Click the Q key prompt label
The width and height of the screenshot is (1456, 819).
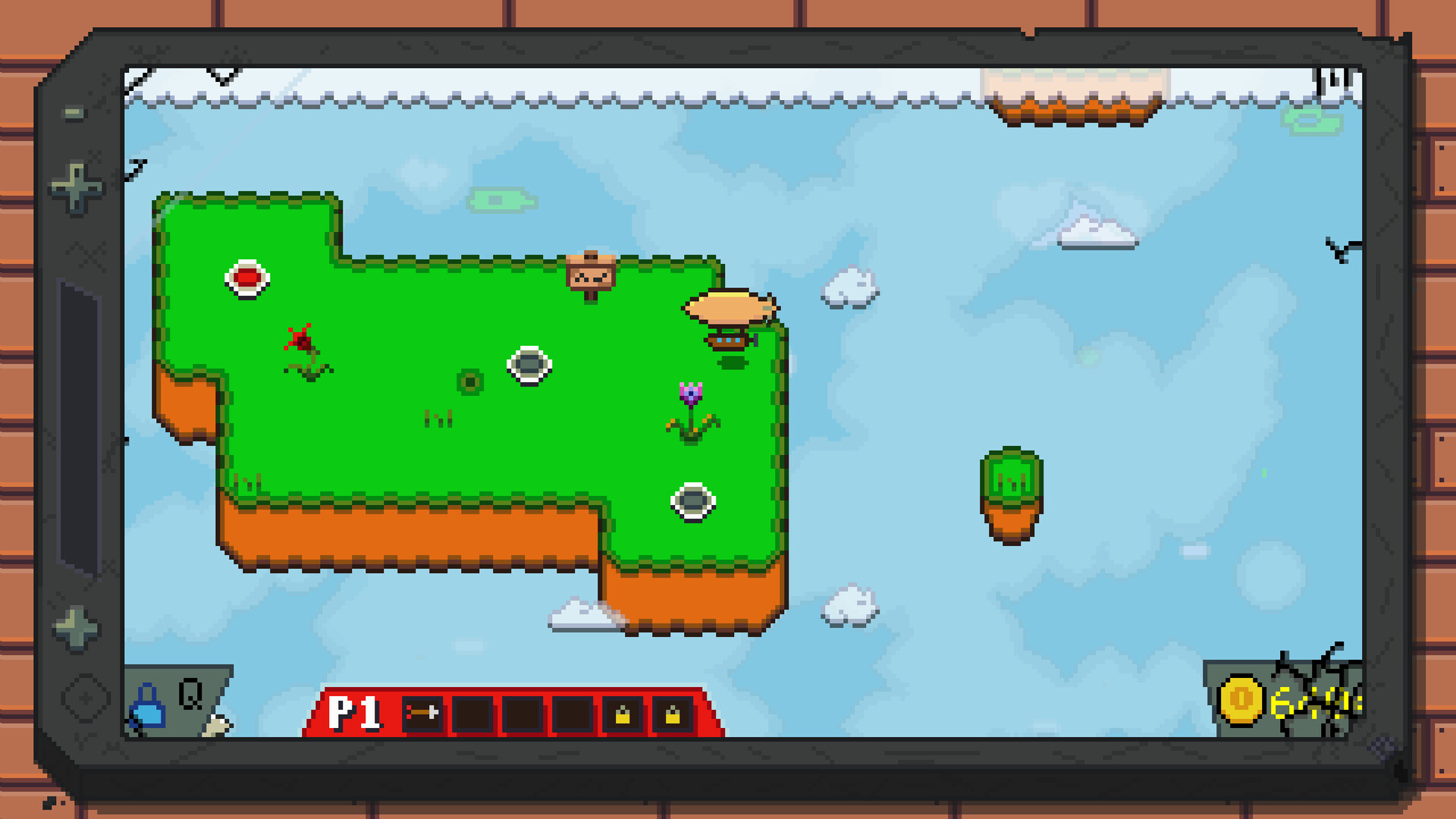click(x=192, y=692)
